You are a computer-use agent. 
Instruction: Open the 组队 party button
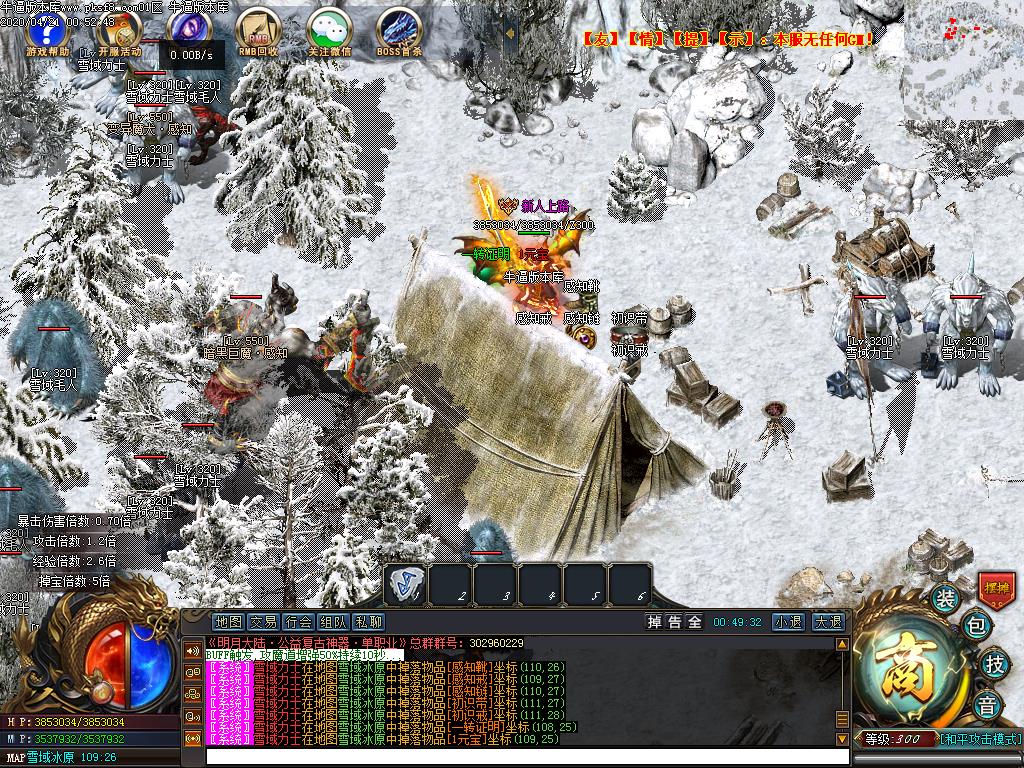[x=333, y=622]
